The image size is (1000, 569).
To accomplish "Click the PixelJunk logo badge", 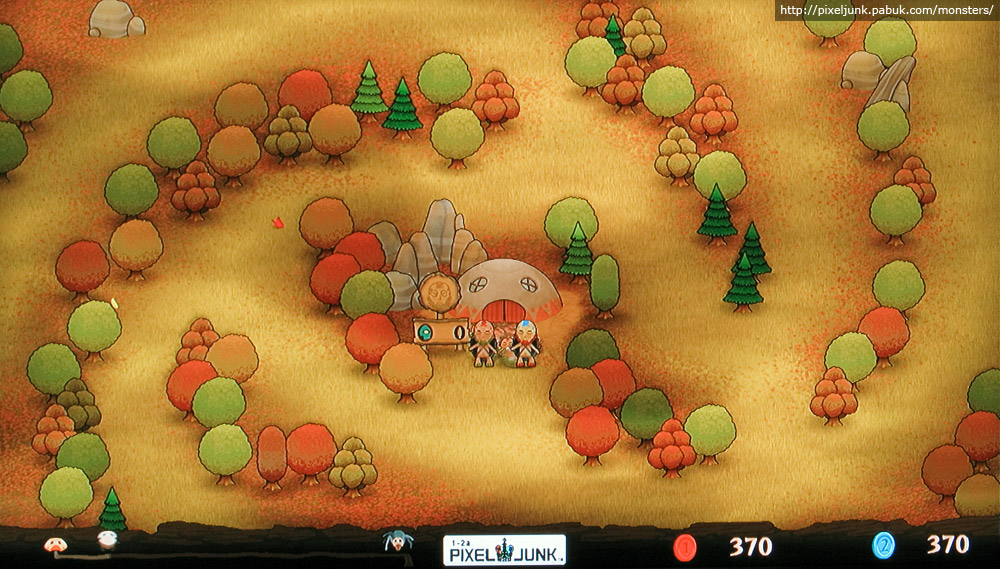I will tap(504, 549).
